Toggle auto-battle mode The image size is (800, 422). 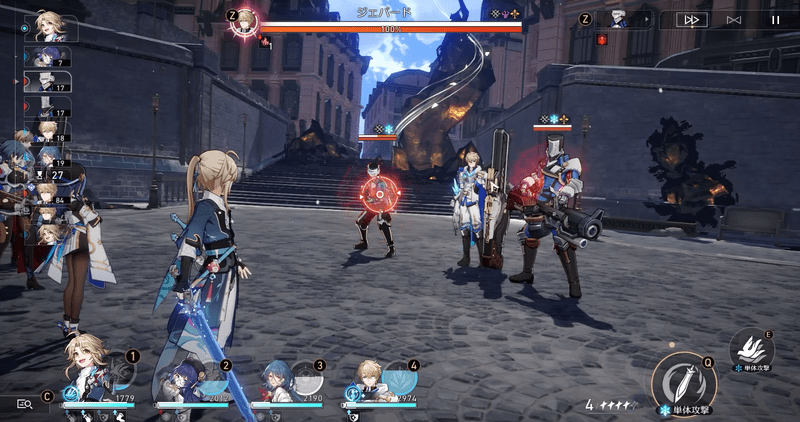click(x=734, y=19)
